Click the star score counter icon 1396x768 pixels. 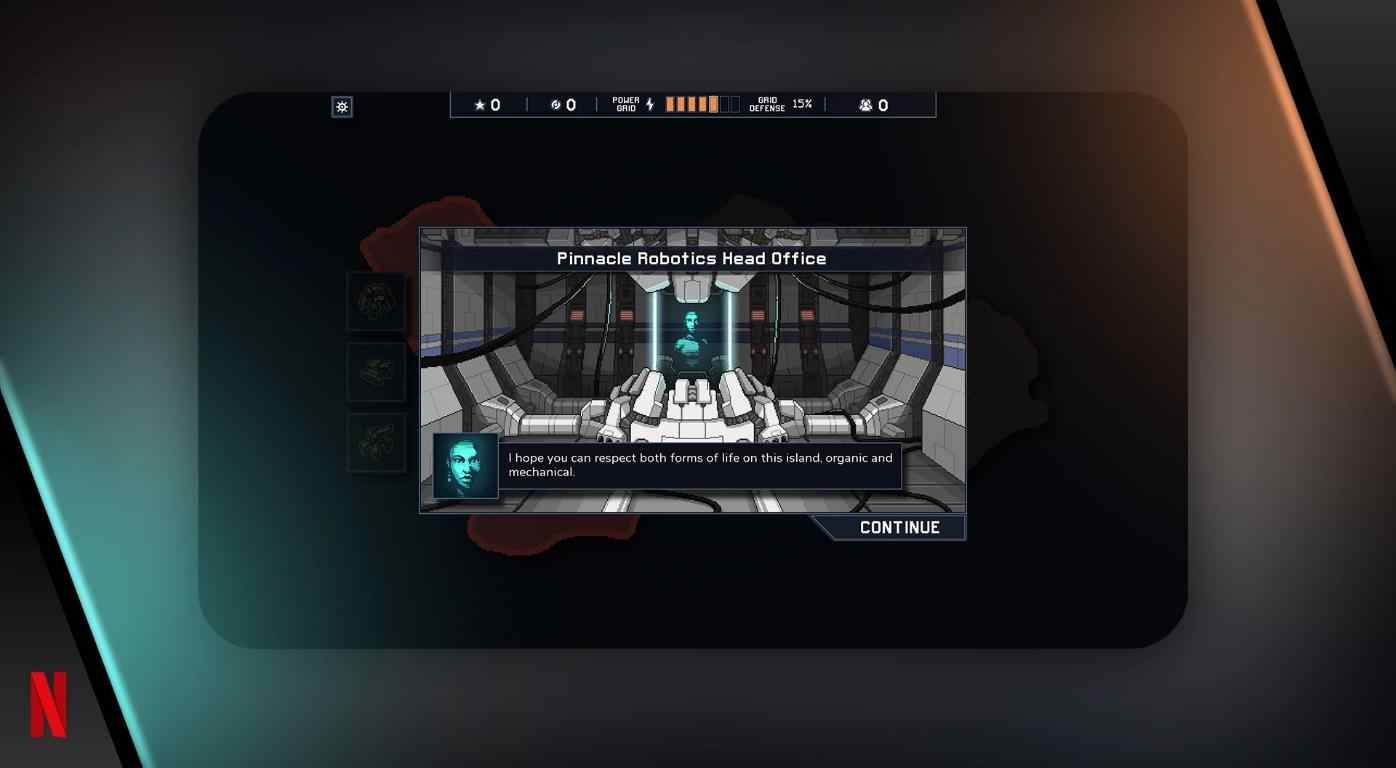[x=479, y=104]
